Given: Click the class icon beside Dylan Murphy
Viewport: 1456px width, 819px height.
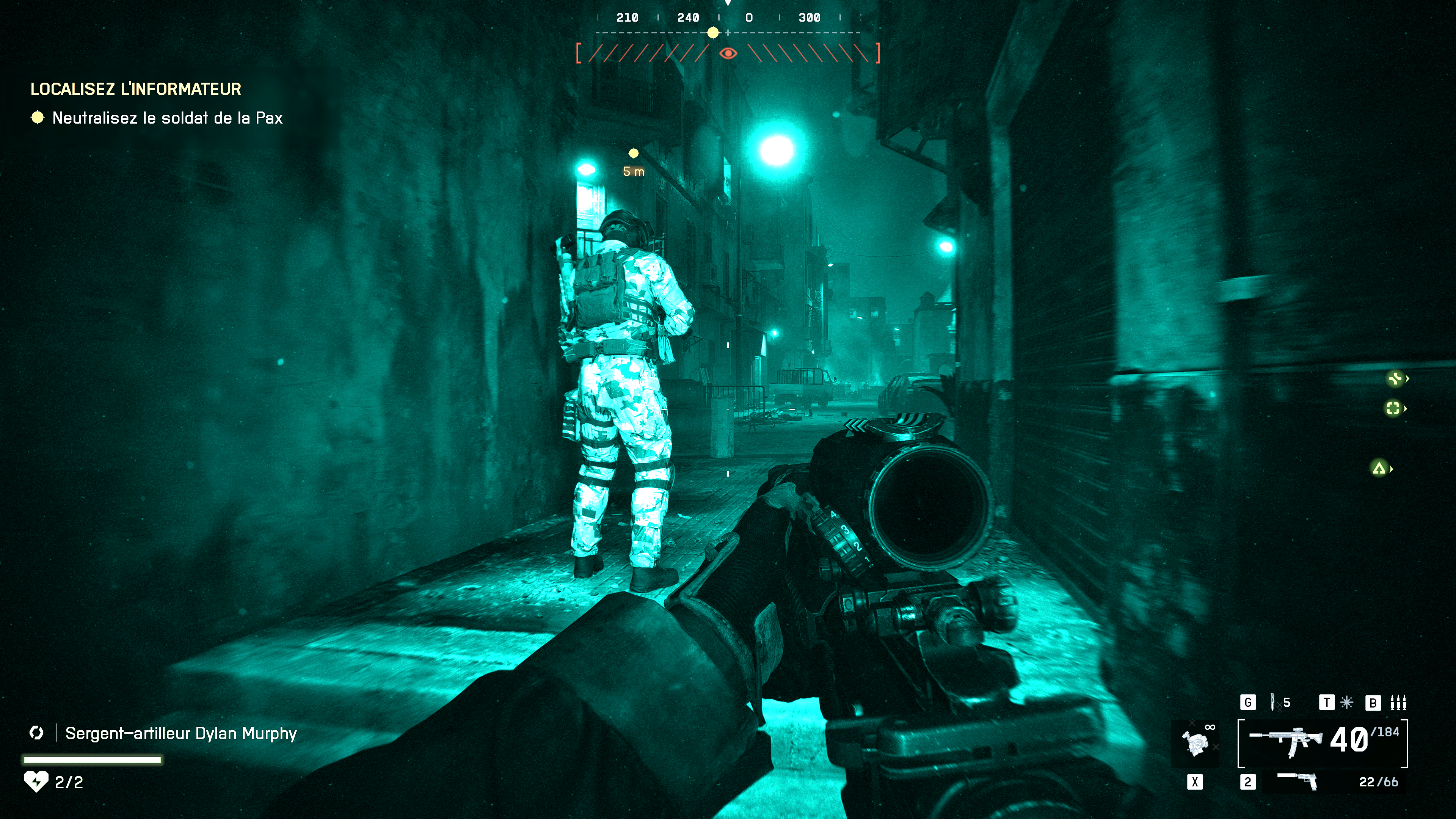Looking at the screenshot, I should pyautogui.click(x=37, y=733).
